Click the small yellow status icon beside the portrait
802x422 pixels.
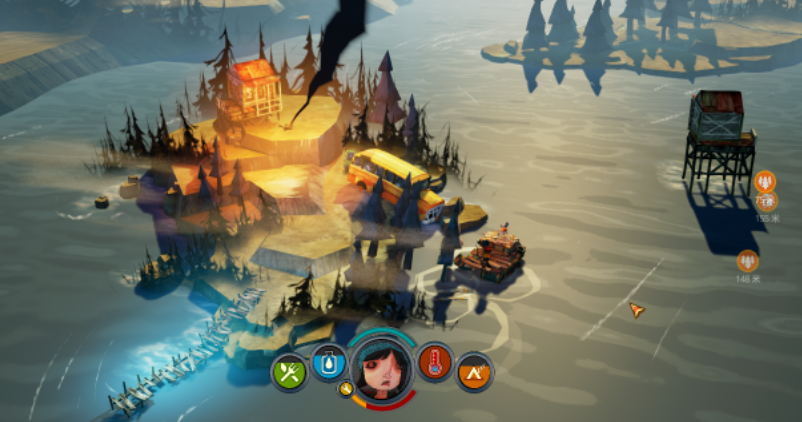pyautogui.click(x=347, y=389)
